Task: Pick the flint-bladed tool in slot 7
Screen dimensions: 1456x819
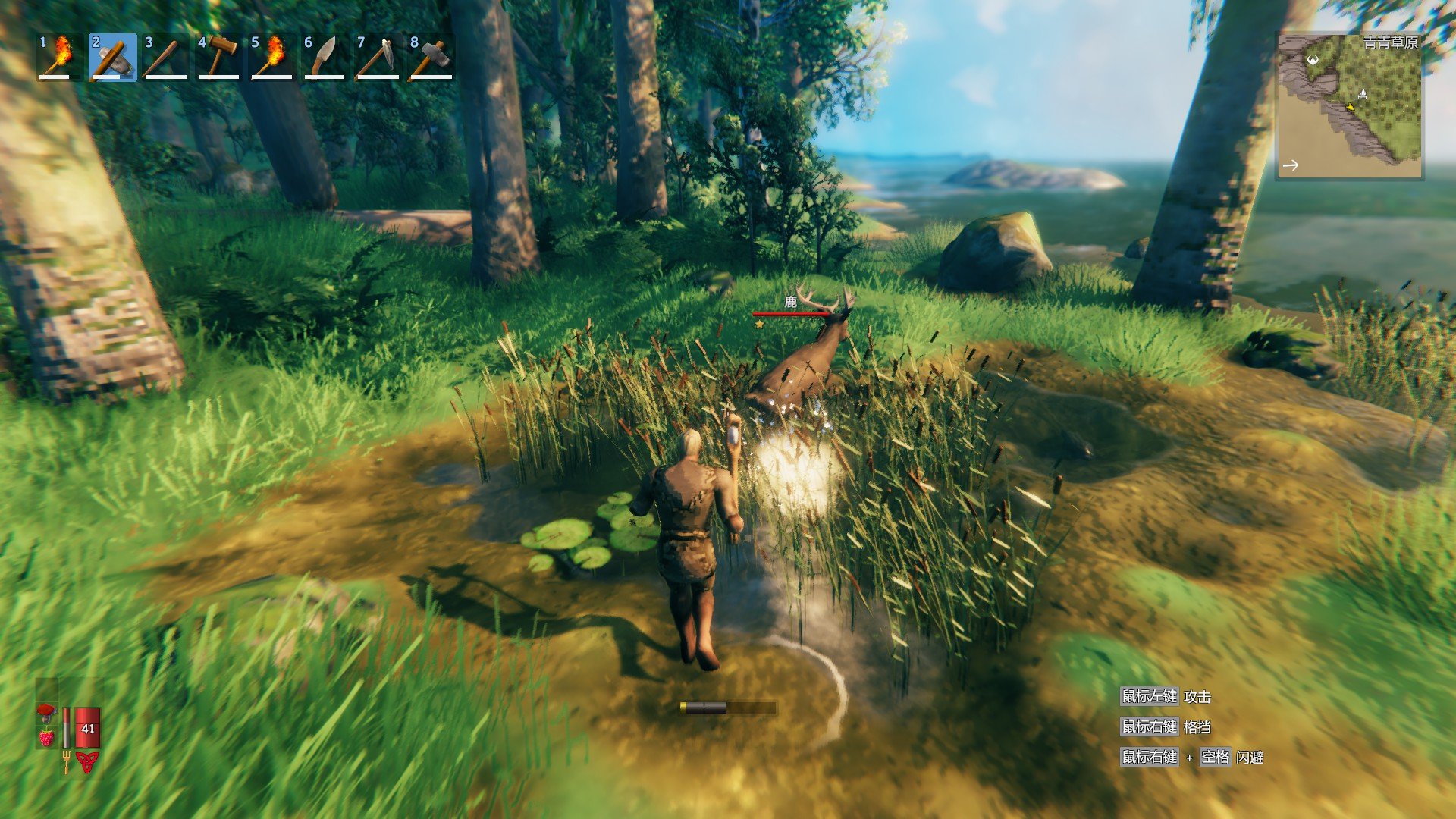Action: tap(378, 57)
